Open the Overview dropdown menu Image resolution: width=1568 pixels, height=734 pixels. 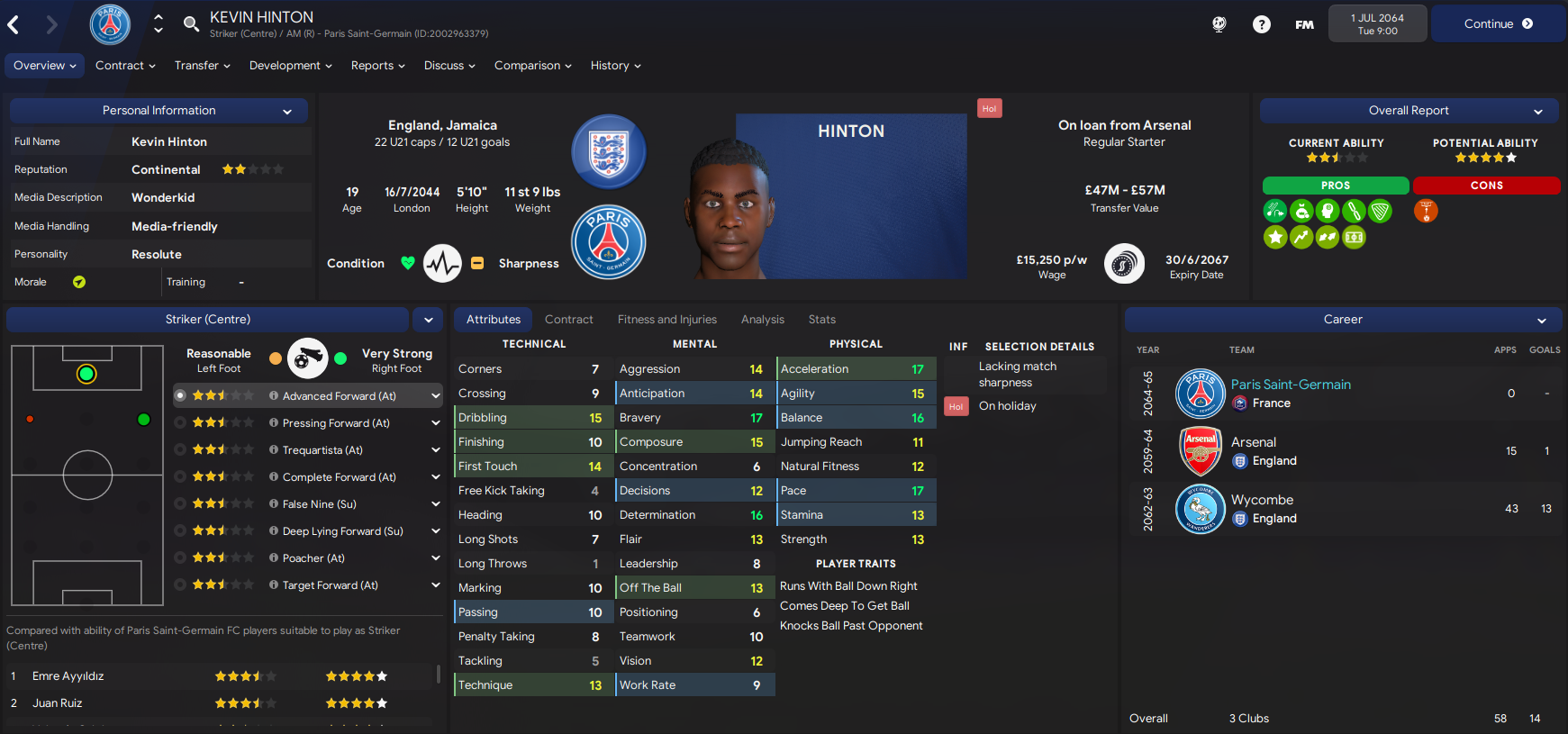(x=45, y=66)
